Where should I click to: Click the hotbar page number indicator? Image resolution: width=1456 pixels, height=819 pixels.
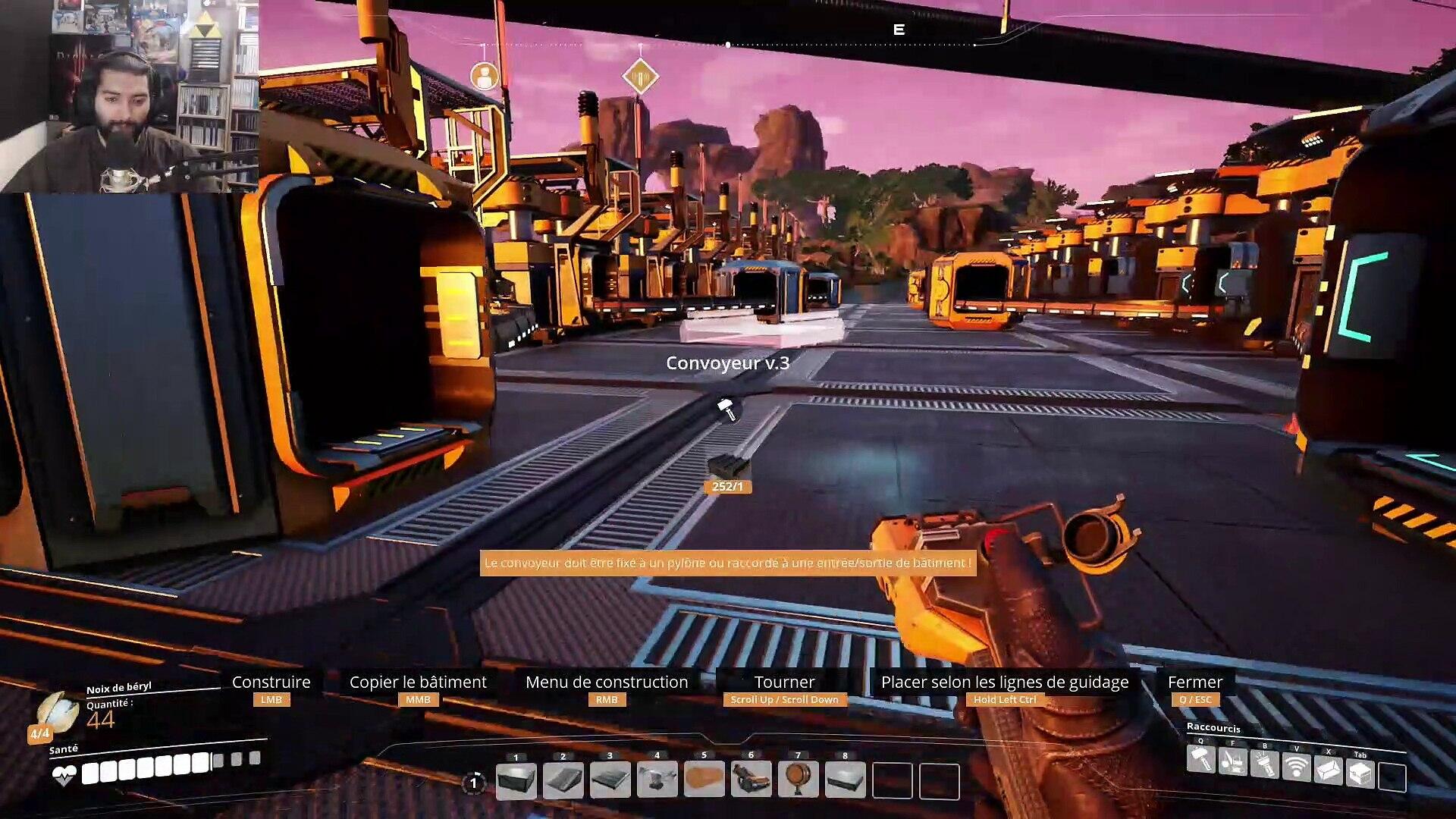(474, 783)
